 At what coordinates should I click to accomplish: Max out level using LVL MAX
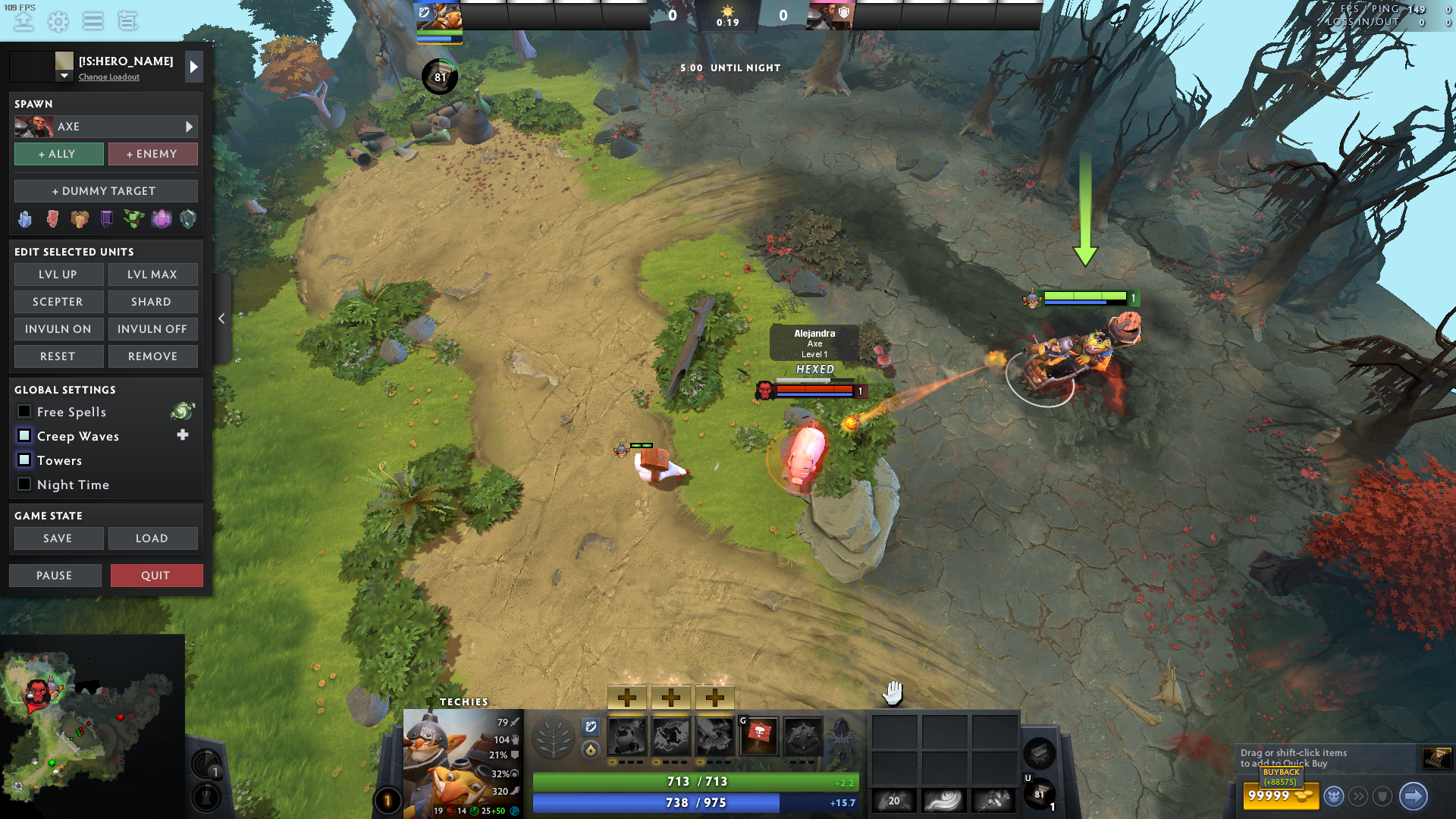152,275
